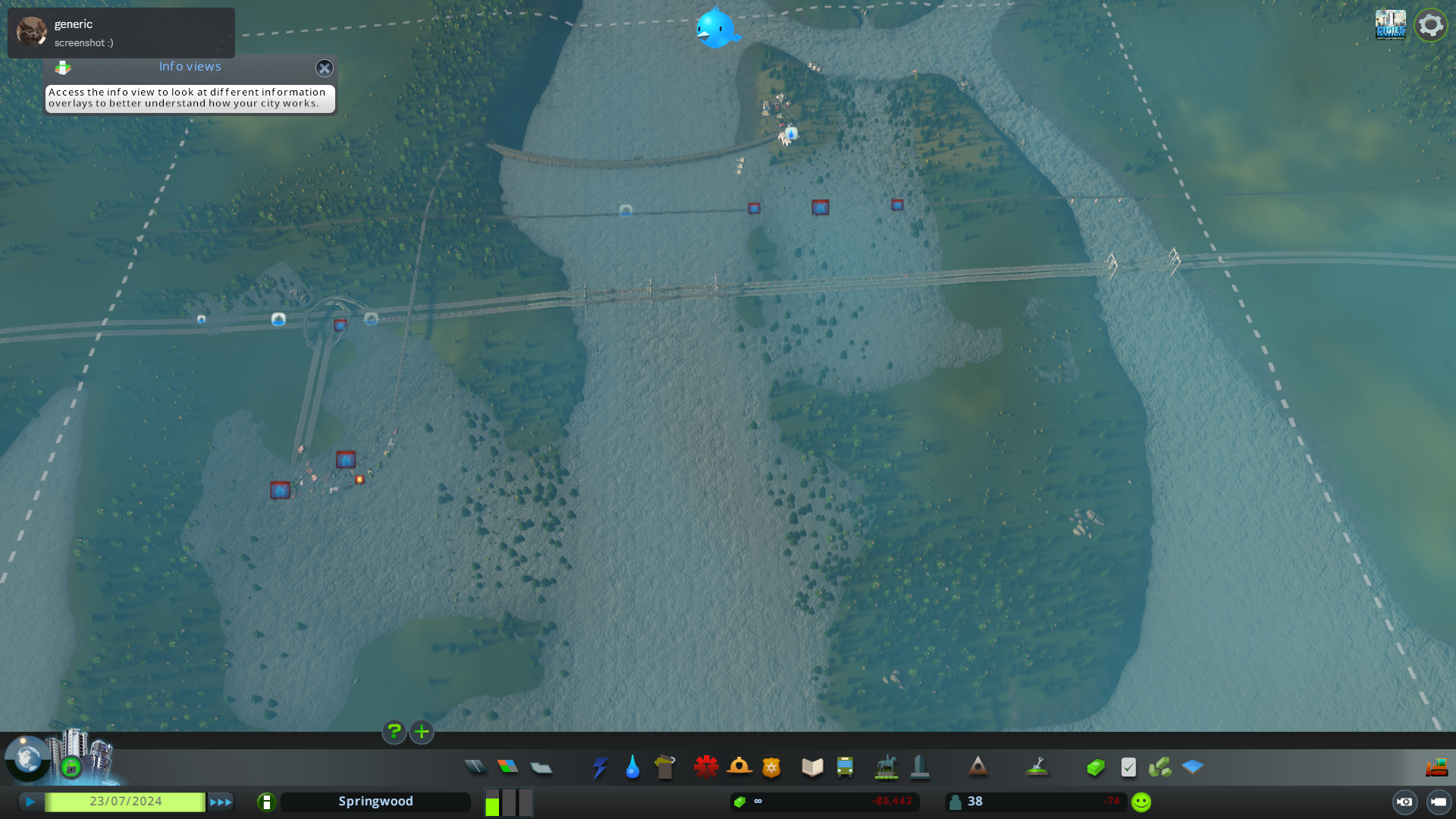Open the roads build menu
Screen dimensions: 1456x819
(x=475, y=767)
